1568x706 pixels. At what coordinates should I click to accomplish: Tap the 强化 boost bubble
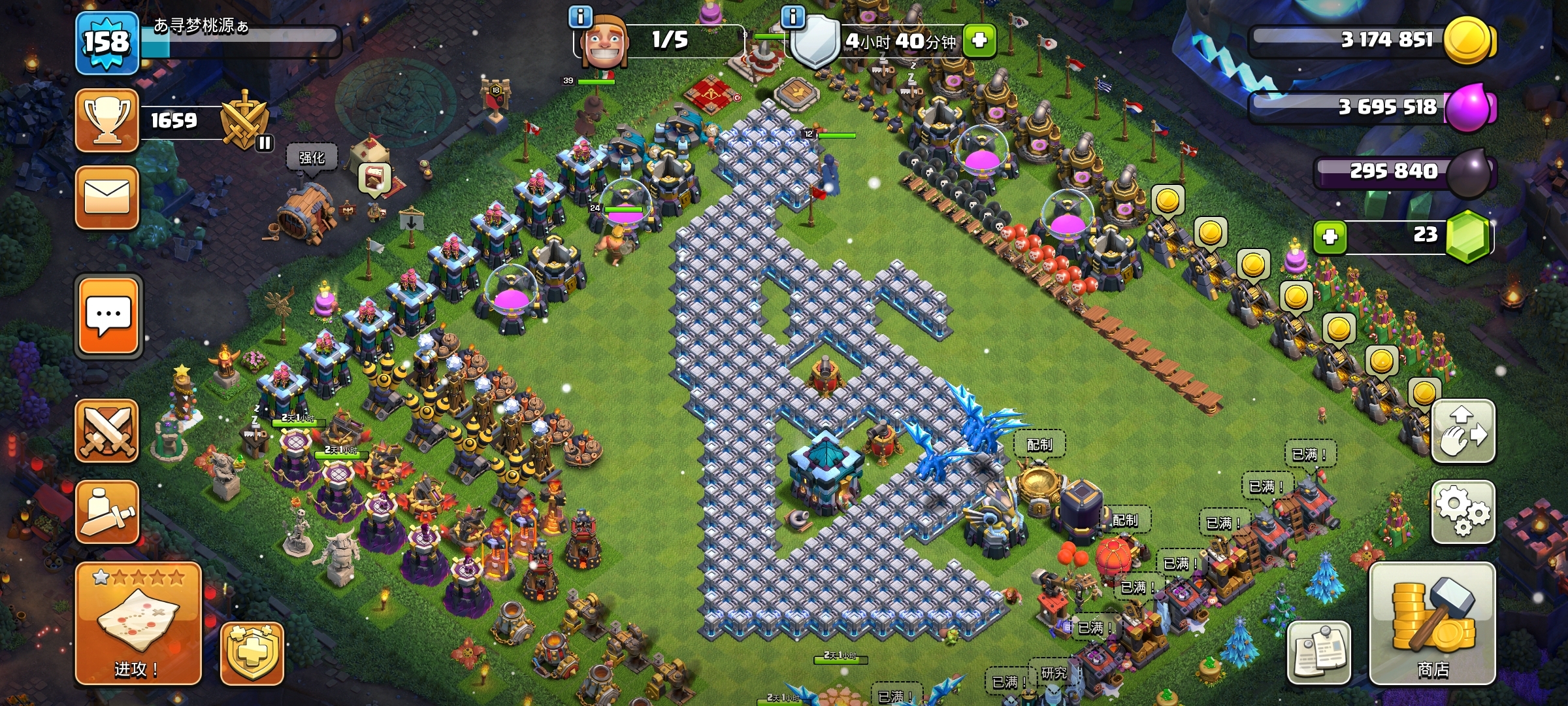312,158
